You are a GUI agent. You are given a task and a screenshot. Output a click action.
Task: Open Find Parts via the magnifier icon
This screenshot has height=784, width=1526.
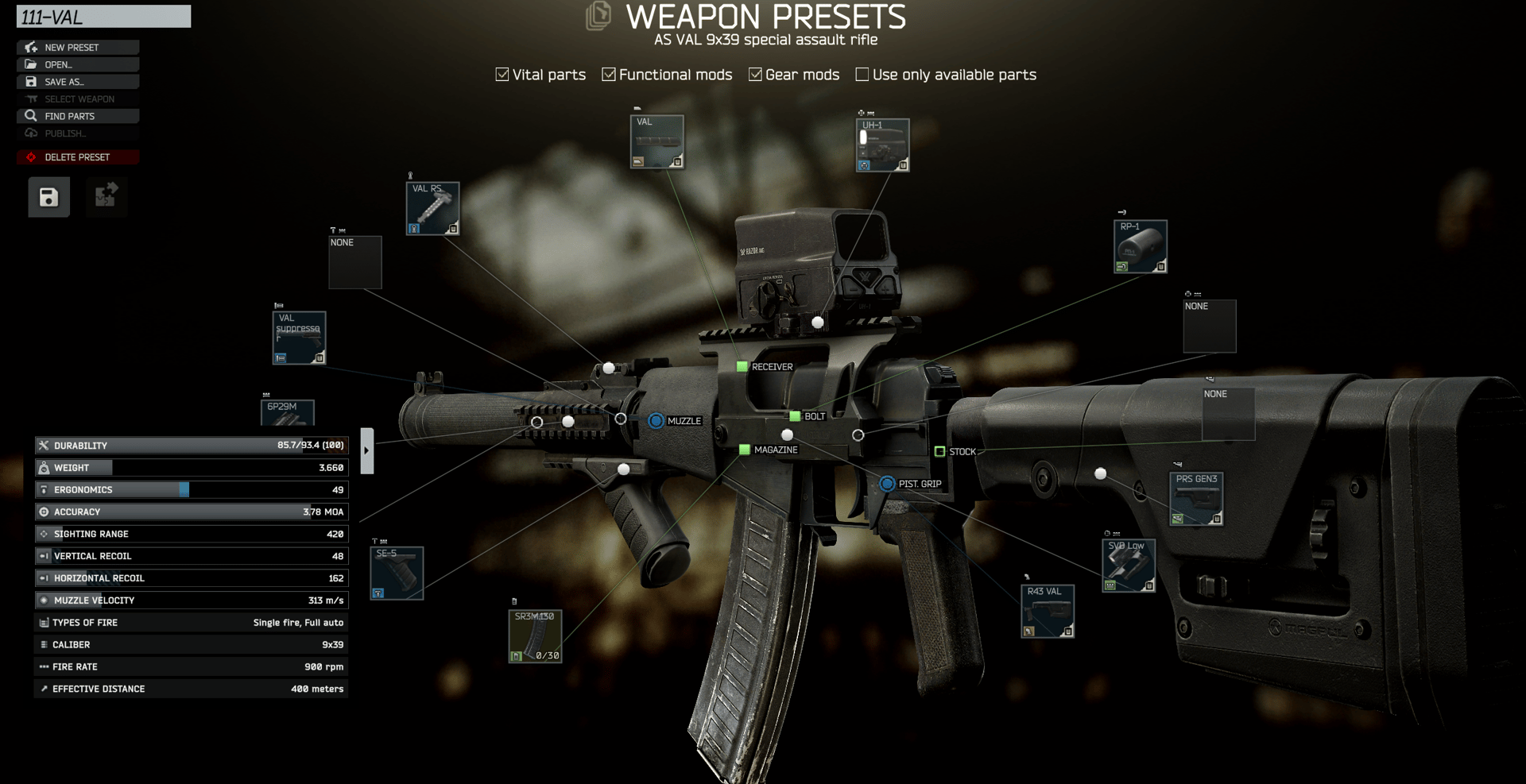(x=30, y=115)
